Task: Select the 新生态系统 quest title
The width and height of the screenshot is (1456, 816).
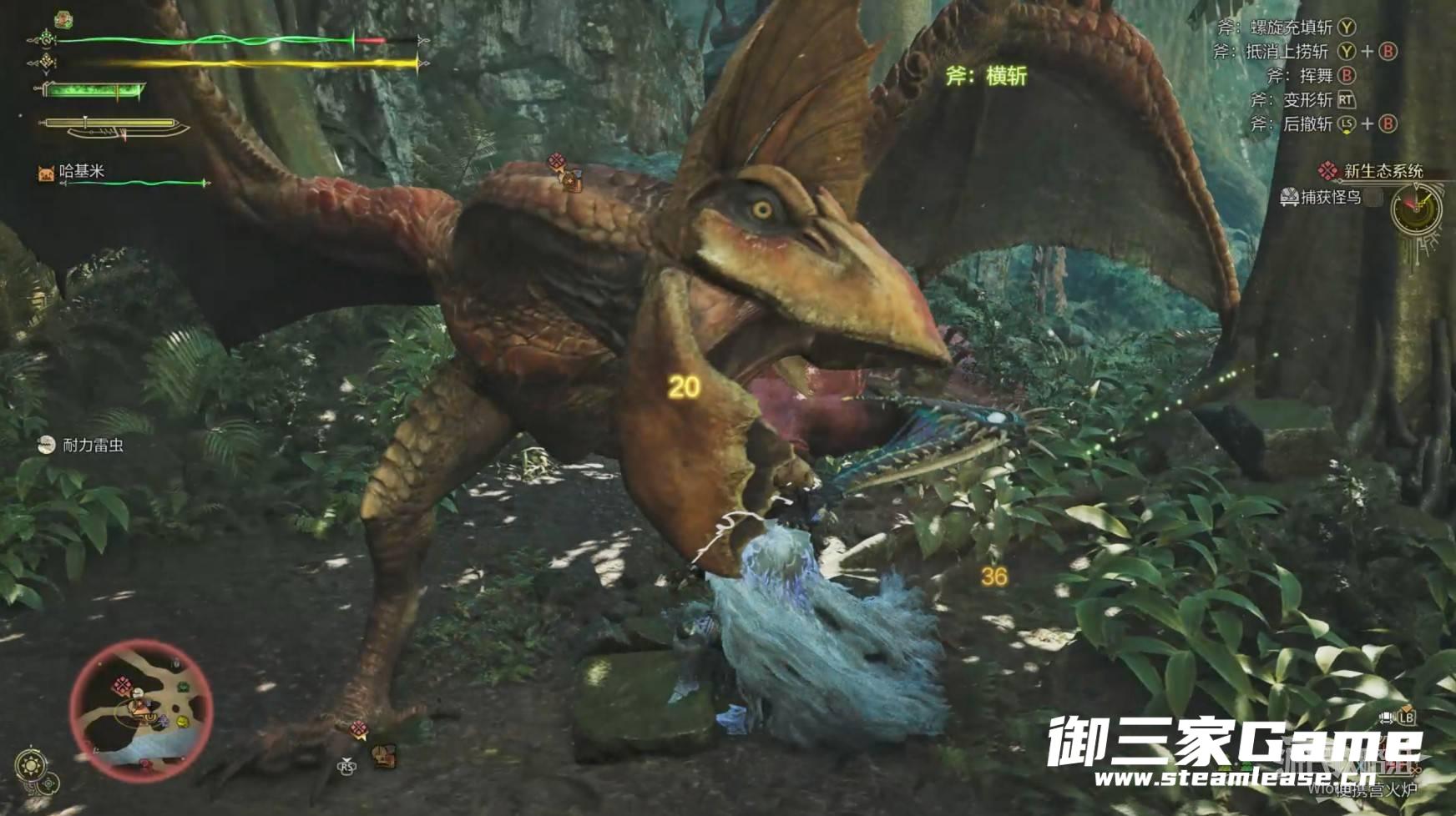Action: tap(1383, 171)
